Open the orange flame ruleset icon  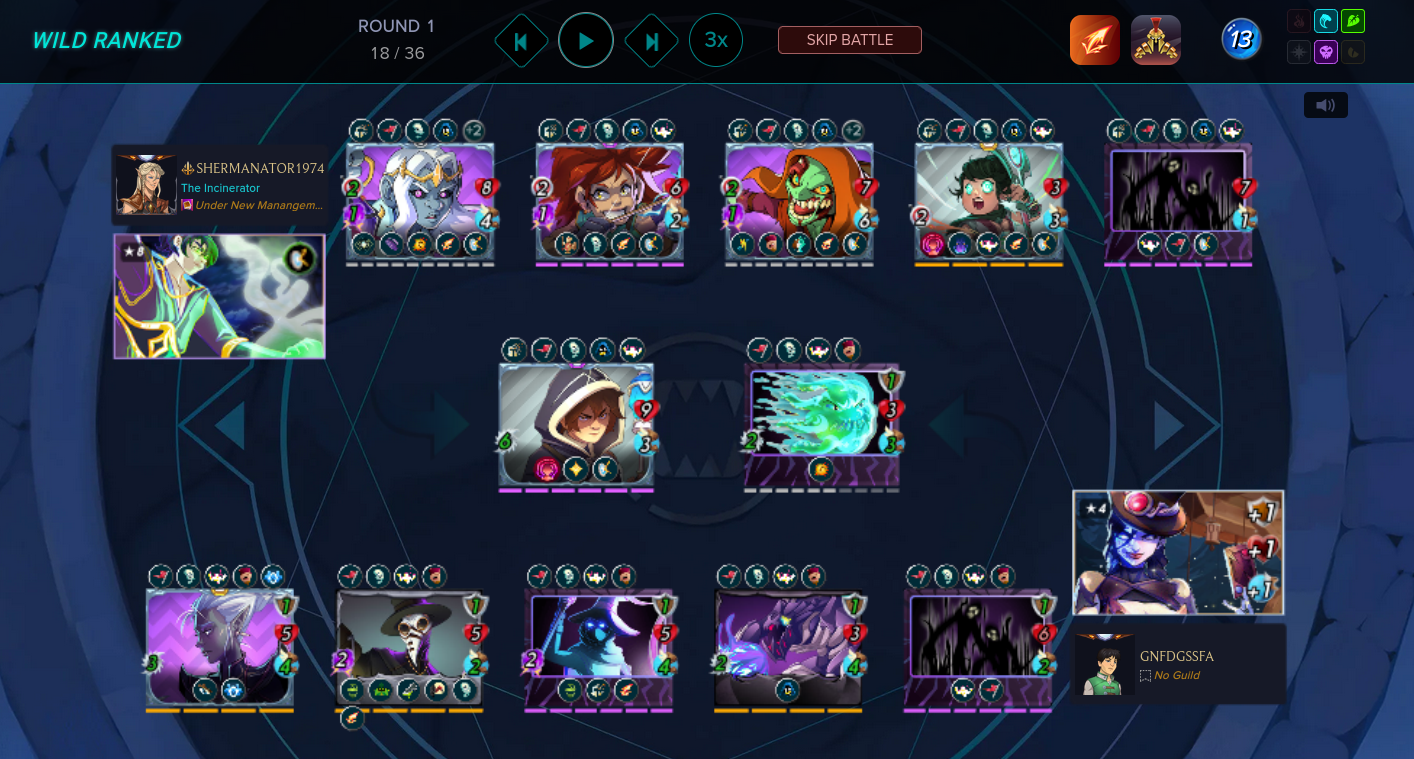pyautogui.click(x=1094, y=40)
